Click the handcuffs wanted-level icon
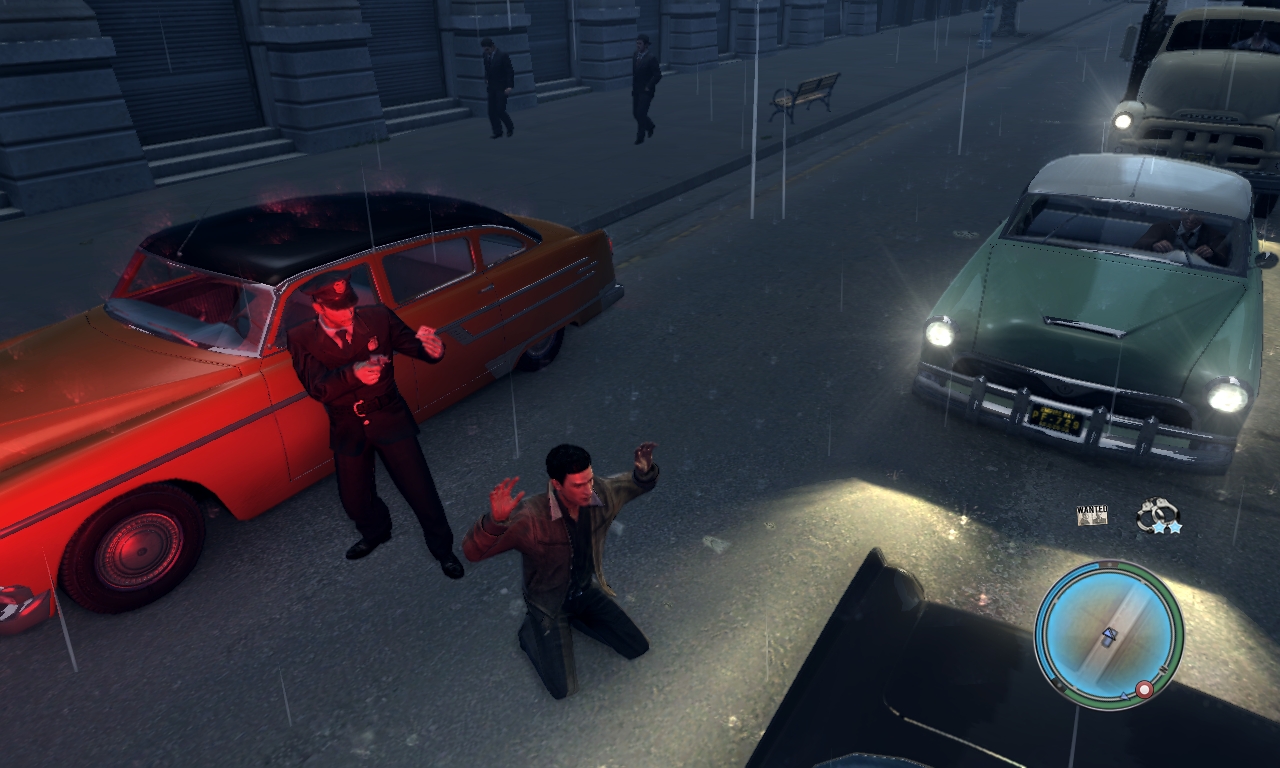This screenshot has width=1280, height=768. point(1157,515)
